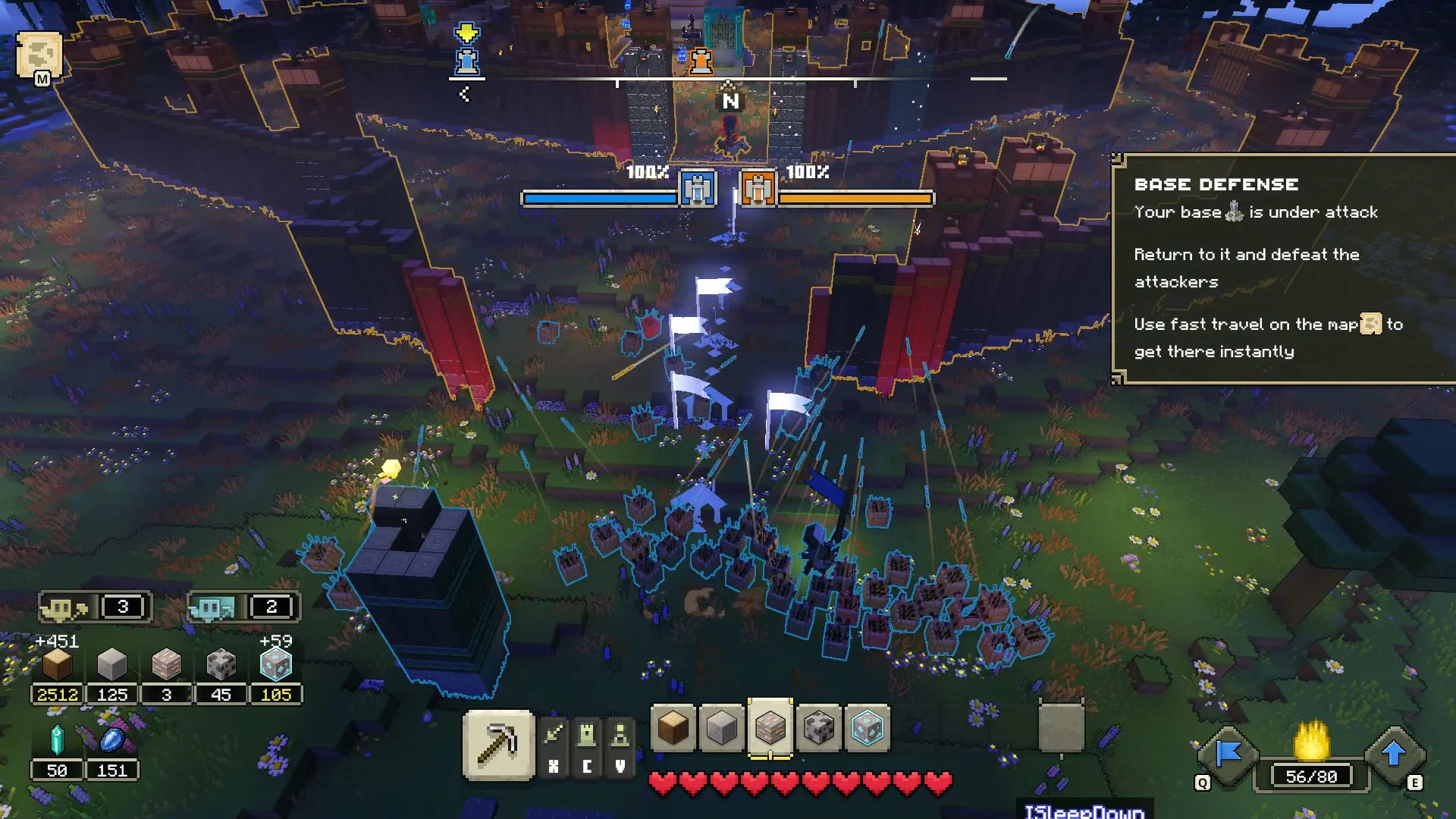Screen dimensions: 1456x819
Task: Open the map scroll icon
Action: pyautogui.click(x=39, y=55)
